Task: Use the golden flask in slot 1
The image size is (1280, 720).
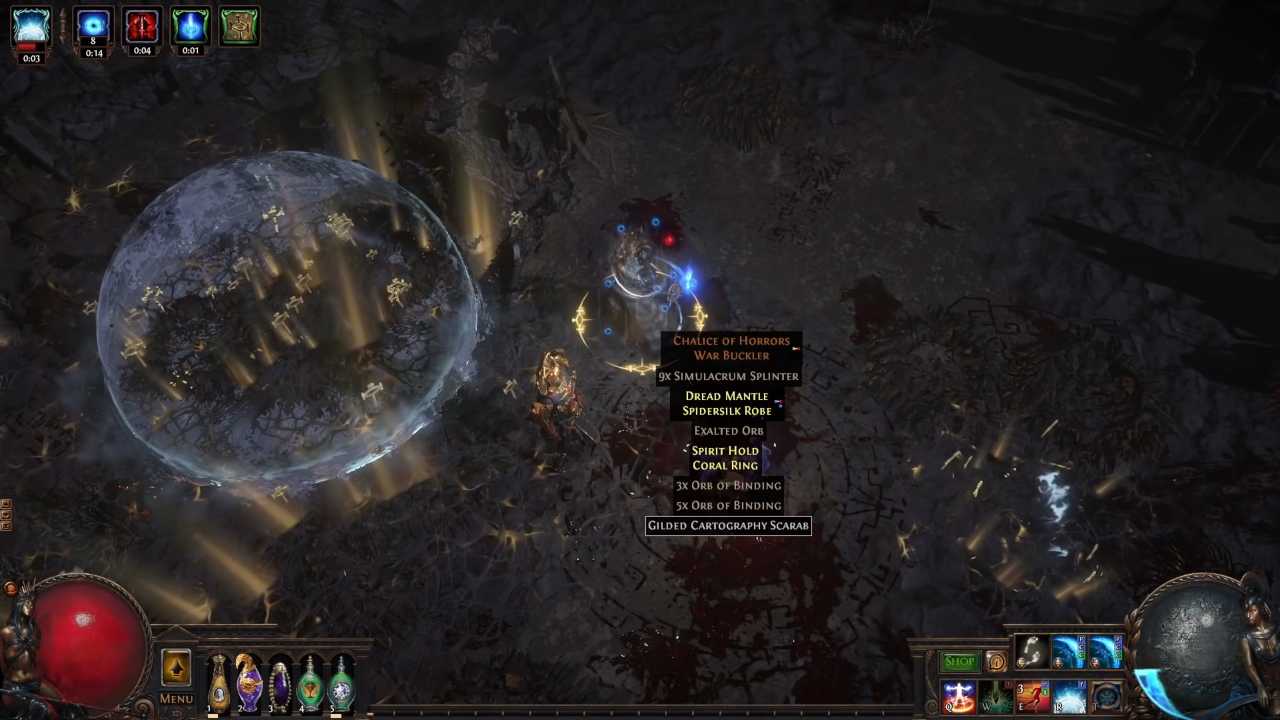Action: click(219, 683)
